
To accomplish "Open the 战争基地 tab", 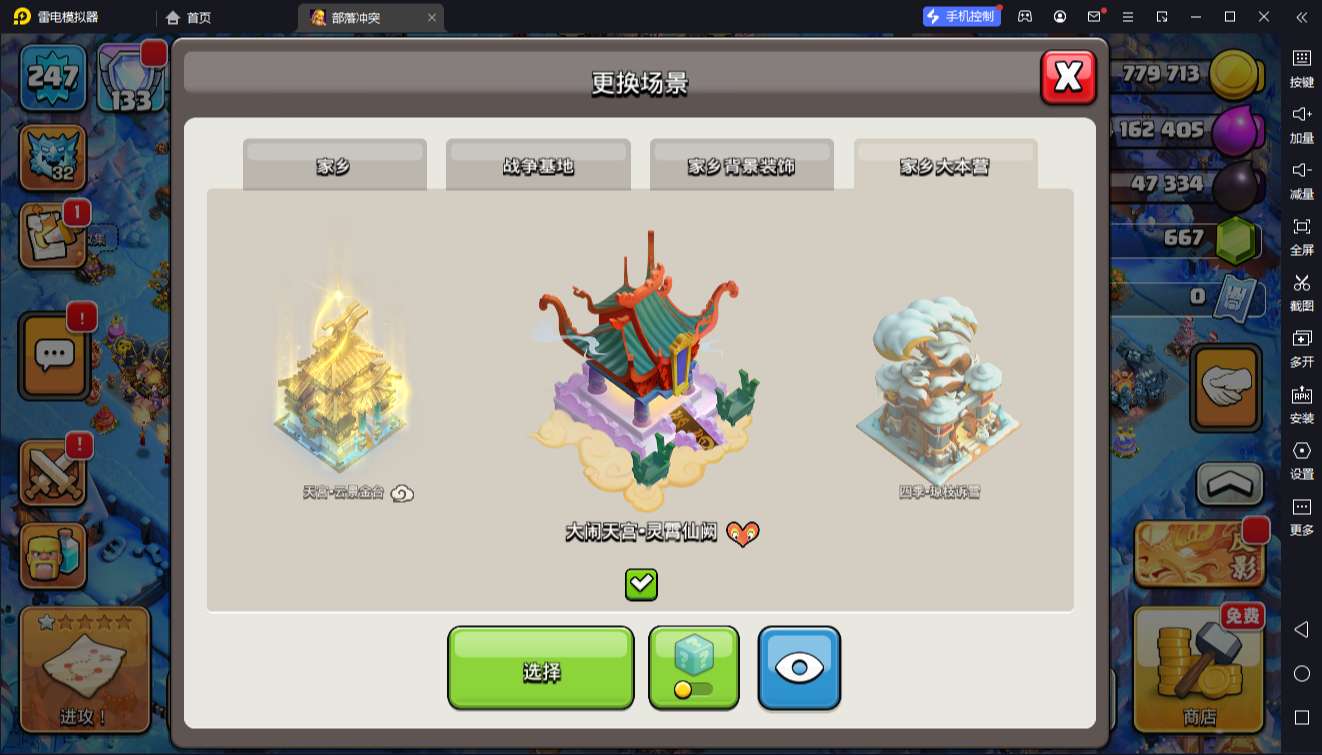I will [x=538, y=165].
